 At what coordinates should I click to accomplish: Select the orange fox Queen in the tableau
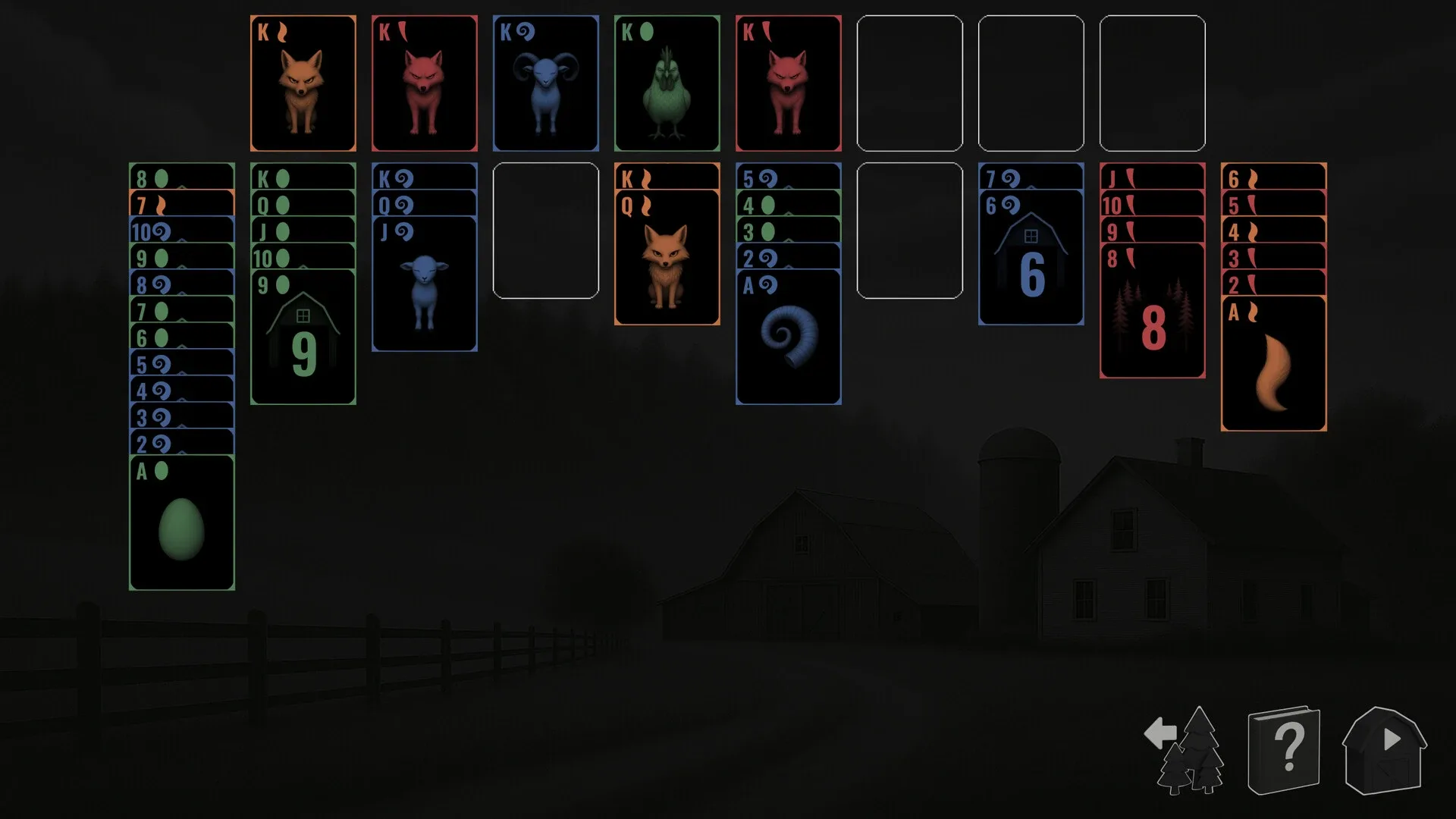tap(666, 258)
